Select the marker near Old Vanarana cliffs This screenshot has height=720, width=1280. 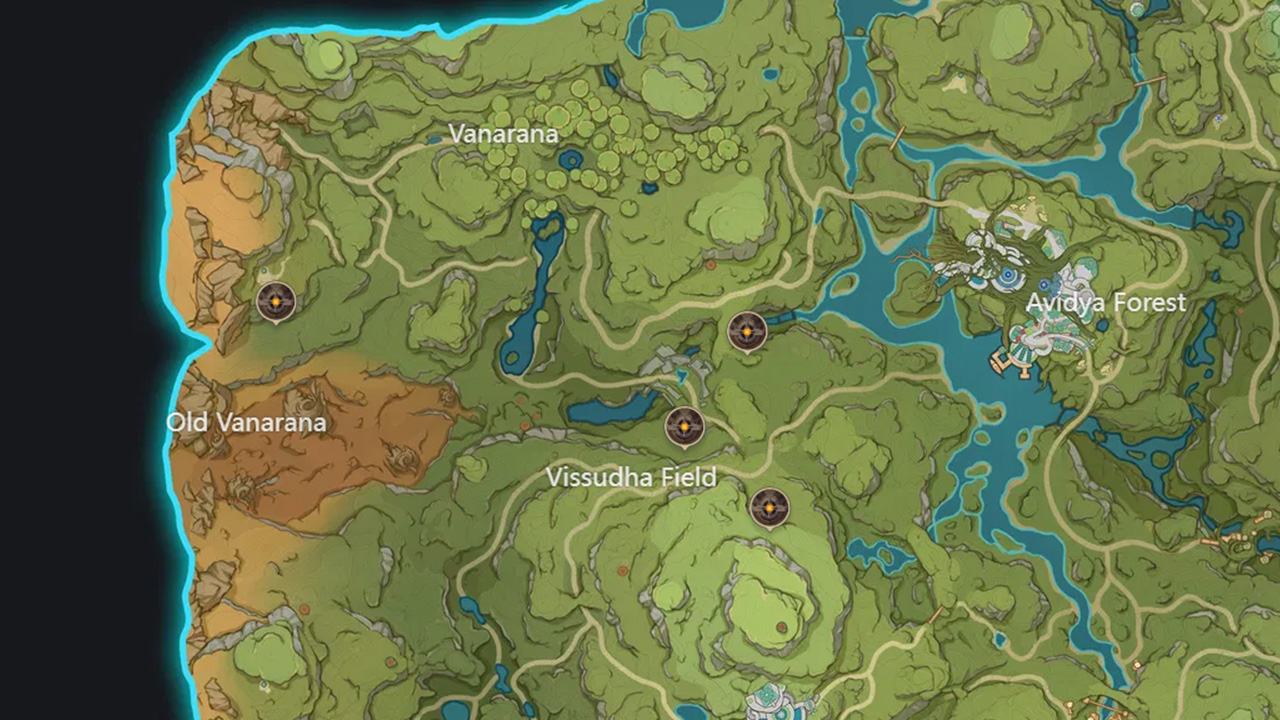(x=276, y=301)
